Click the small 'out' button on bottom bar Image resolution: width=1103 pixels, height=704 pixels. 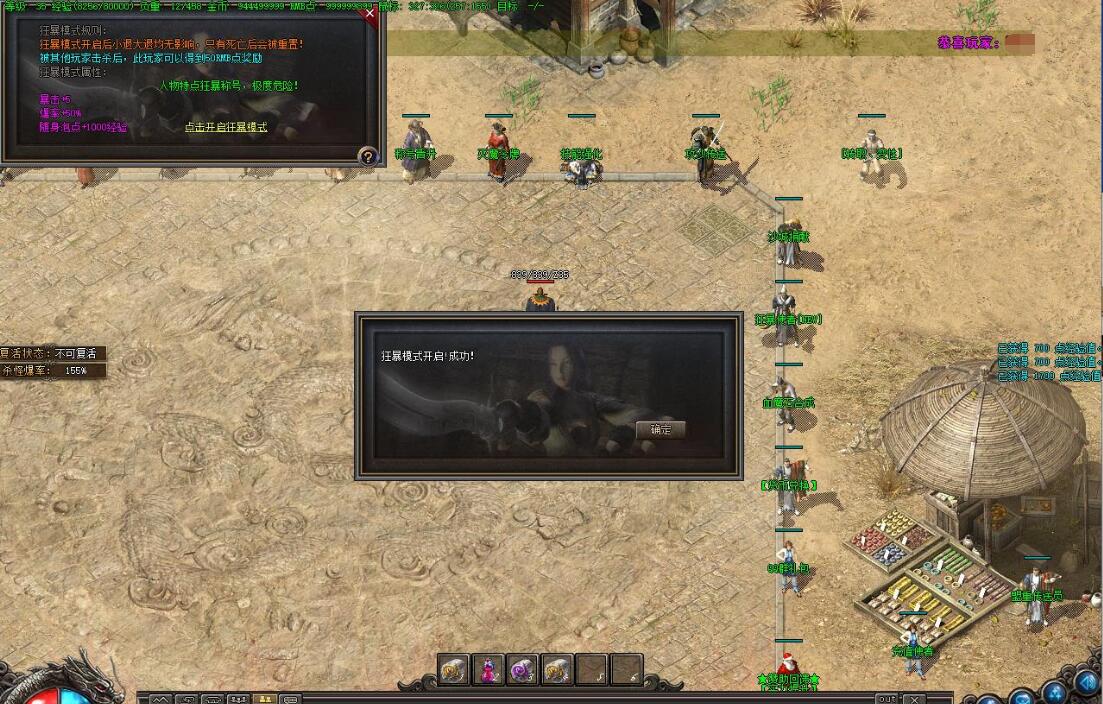(x=886, y=698)
